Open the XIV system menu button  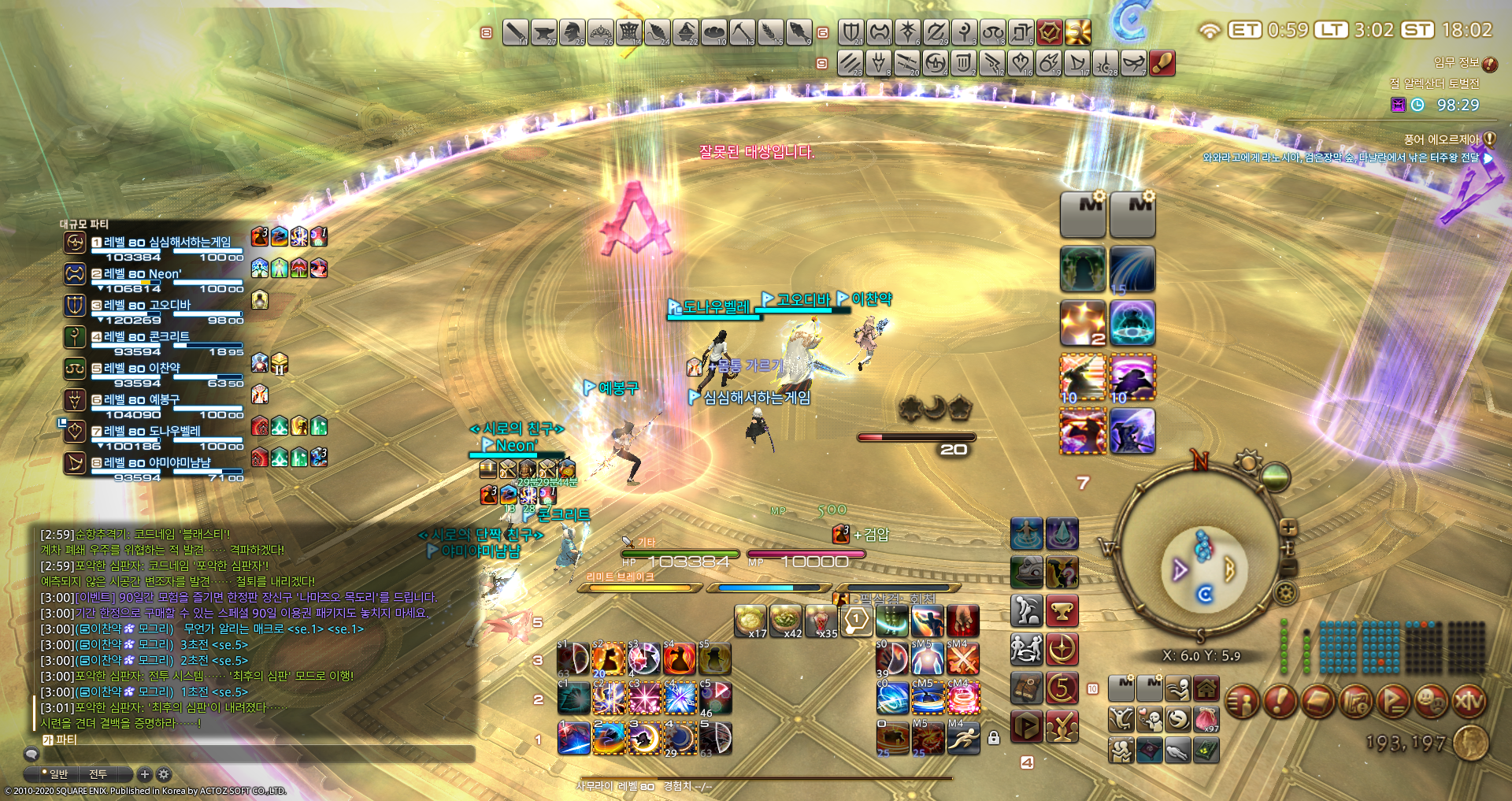pyautogui.click(x=1468, y=701)
